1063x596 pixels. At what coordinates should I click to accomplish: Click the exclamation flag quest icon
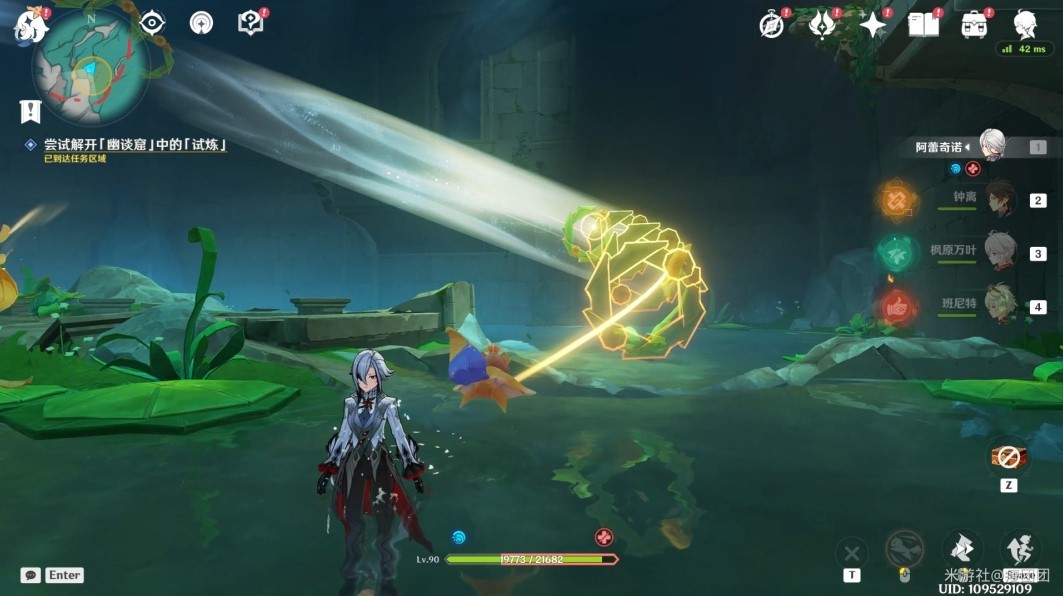click(30, 111)
